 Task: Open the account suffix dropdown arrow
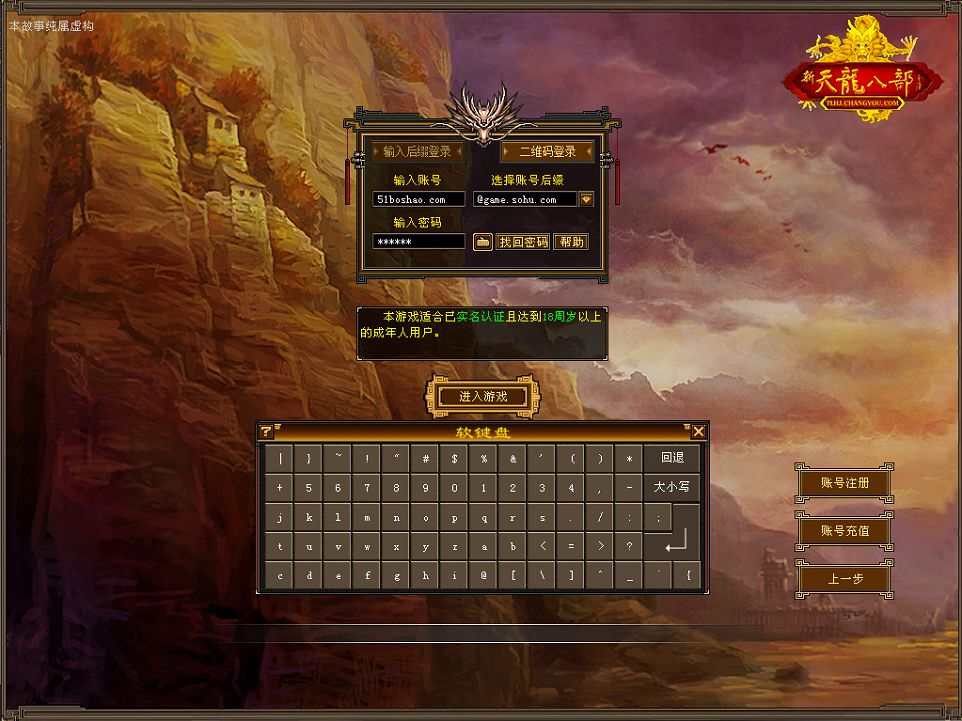[587, 200]
